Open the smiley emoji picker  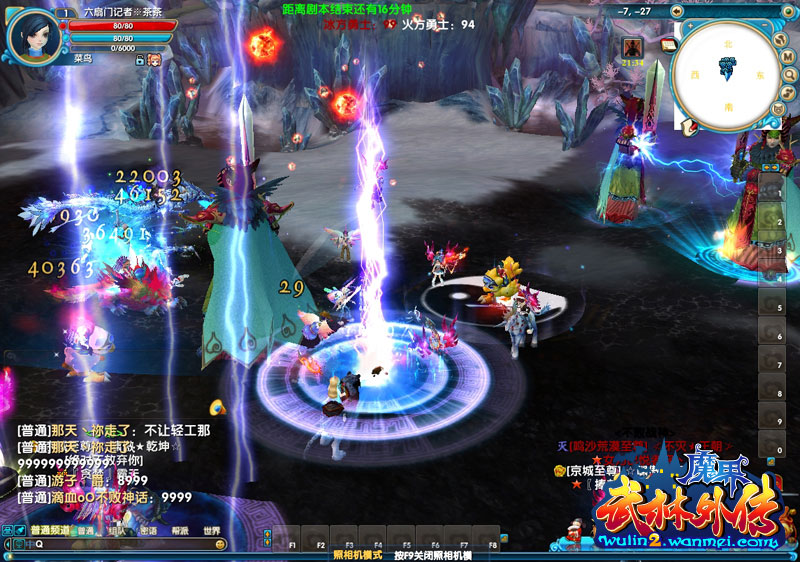tap(220, 545)
